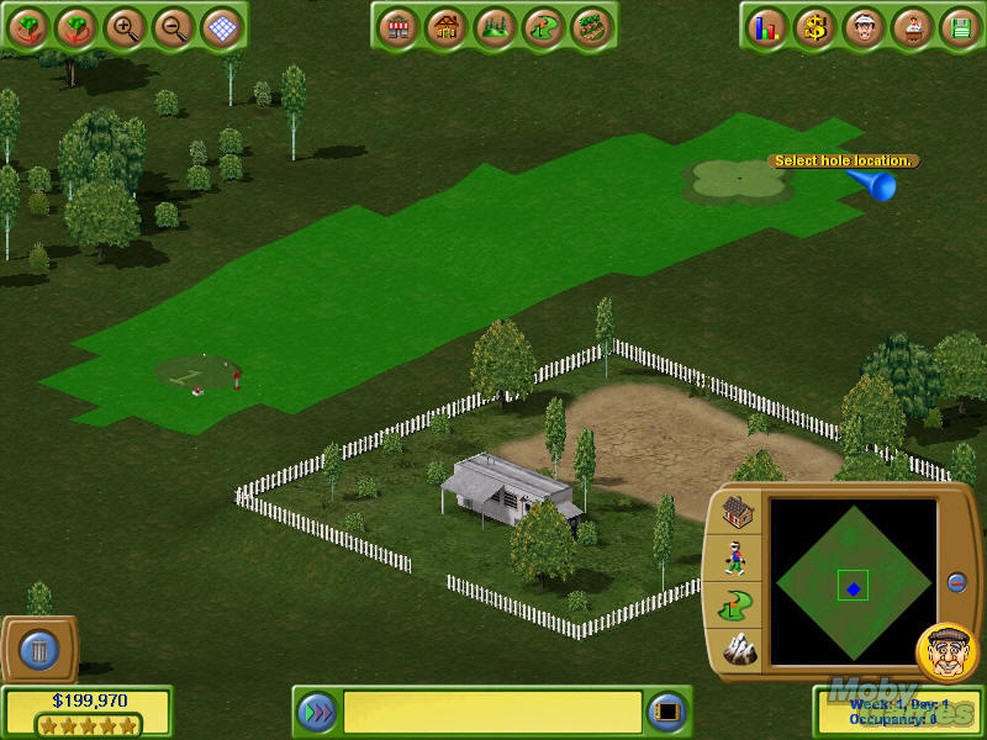The image size is (987, 740).
Task: Click the magnifier zoom-in button
Action: click(x=125, y=28)
